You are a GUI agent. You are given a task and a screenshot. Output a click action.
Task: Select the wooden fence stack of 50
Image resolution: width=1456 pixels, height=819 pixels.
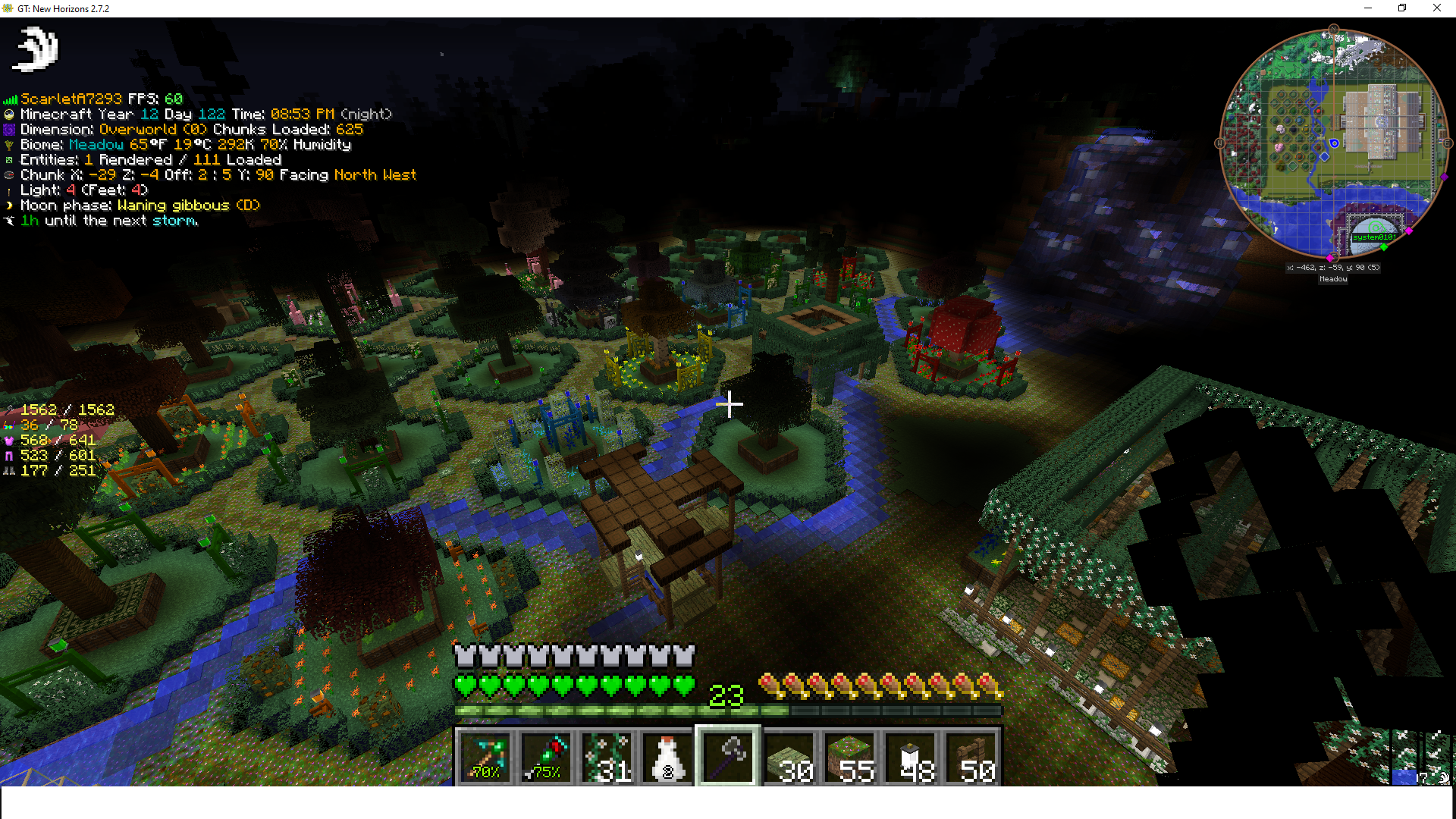coord(971,757)
